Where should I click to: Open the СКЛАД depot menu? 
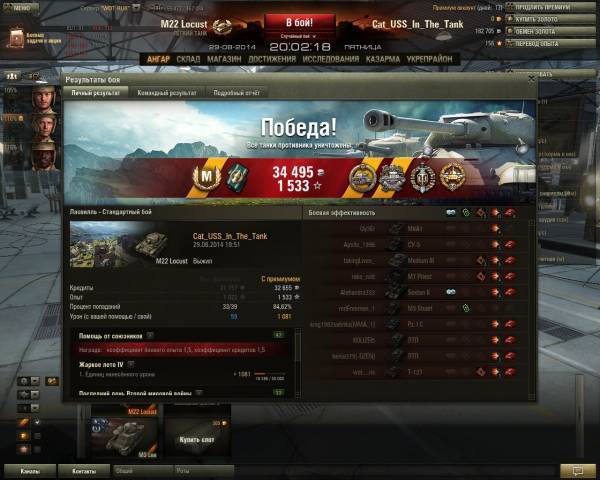[x=188, y=59]
